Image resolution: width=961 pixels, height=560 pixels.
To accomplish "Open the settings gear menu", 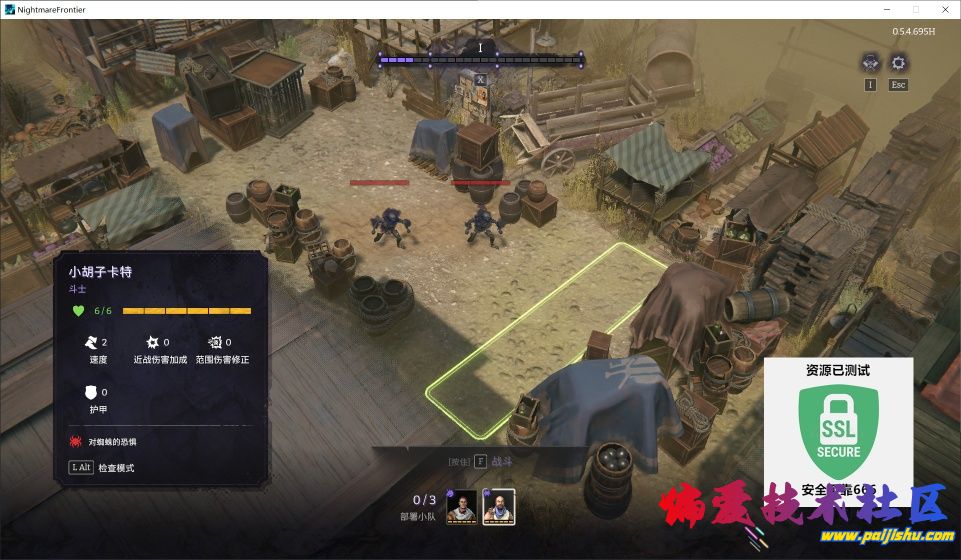I will 898,63.
